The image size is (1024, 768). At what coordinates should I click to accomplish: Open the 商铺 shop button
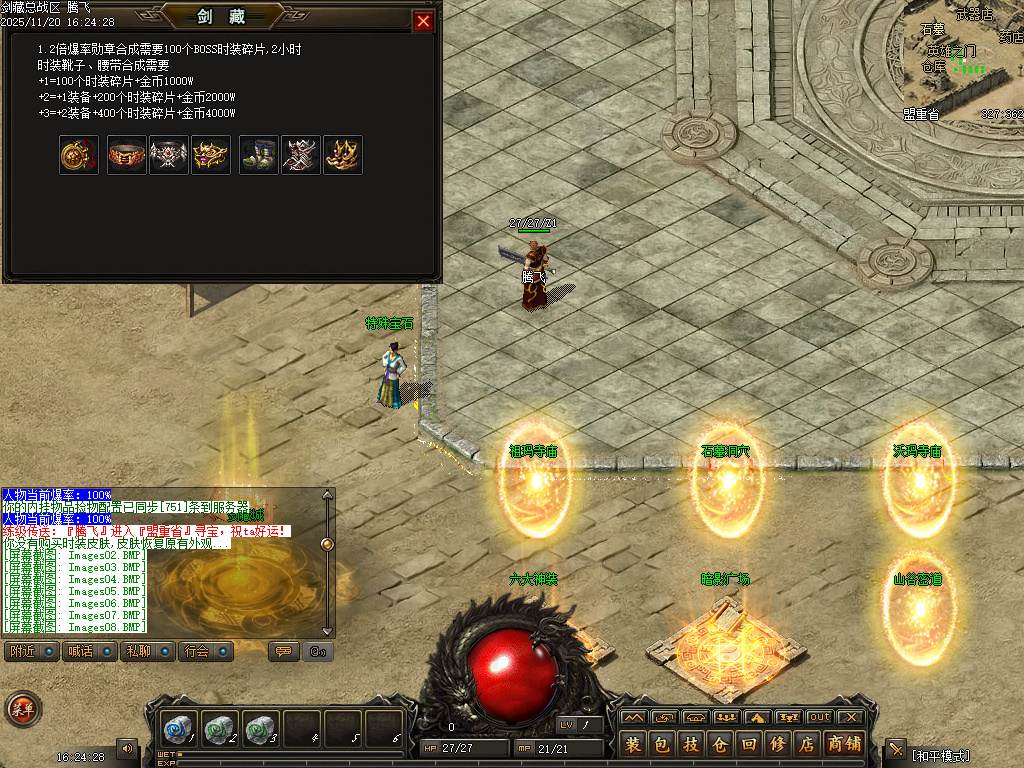(x=844, y=744)
